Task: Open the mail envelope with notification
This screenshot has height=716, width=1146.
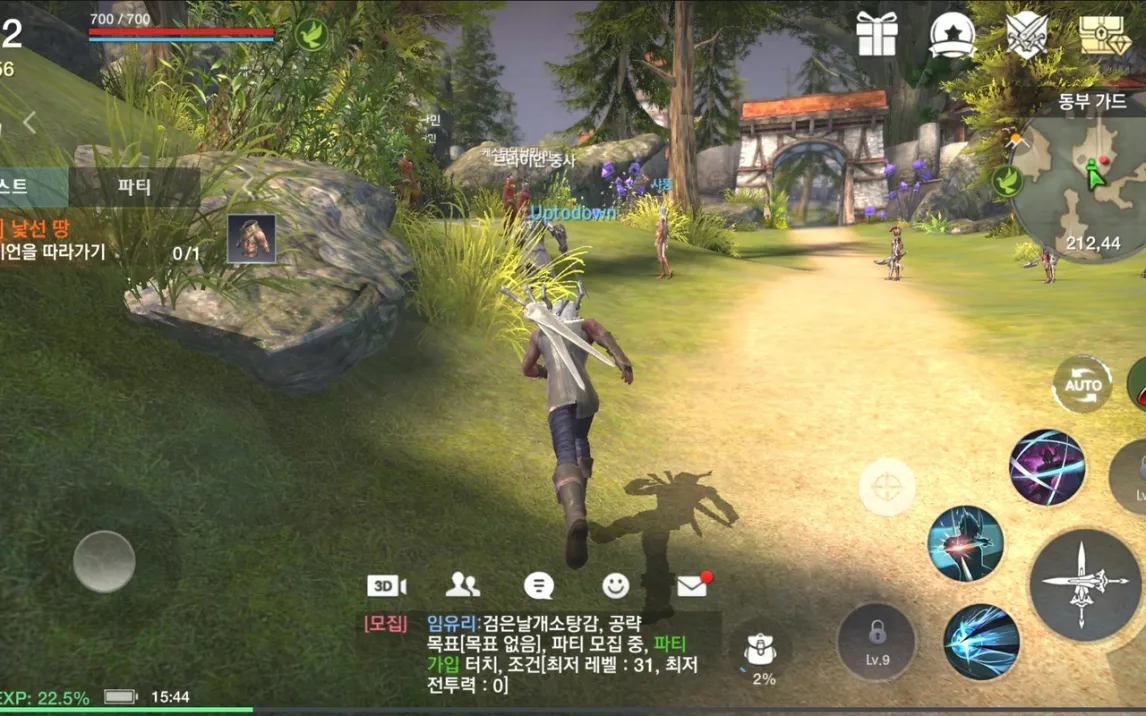Action: tap(692, 586)
